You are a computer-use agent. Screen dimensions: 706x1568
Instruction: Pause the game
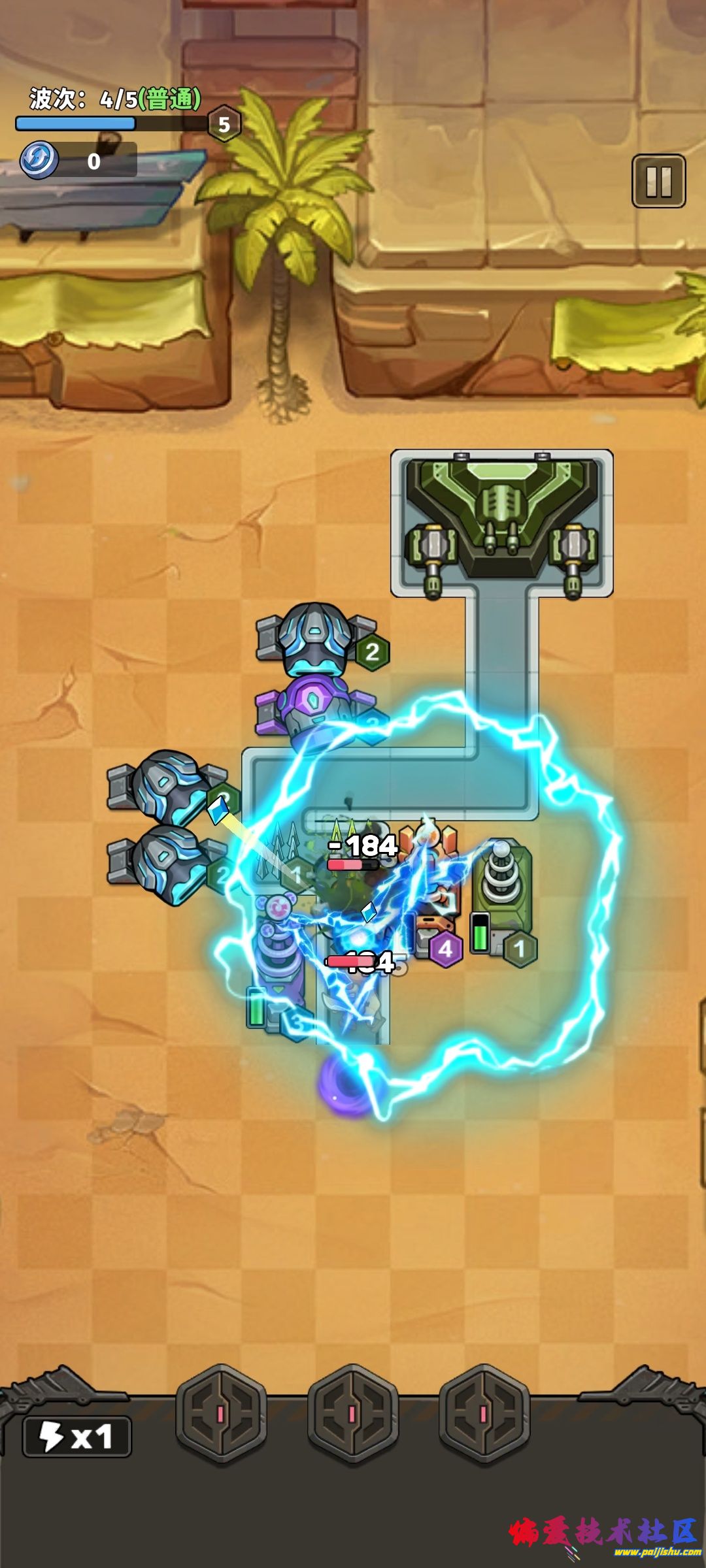coord(658,181)
